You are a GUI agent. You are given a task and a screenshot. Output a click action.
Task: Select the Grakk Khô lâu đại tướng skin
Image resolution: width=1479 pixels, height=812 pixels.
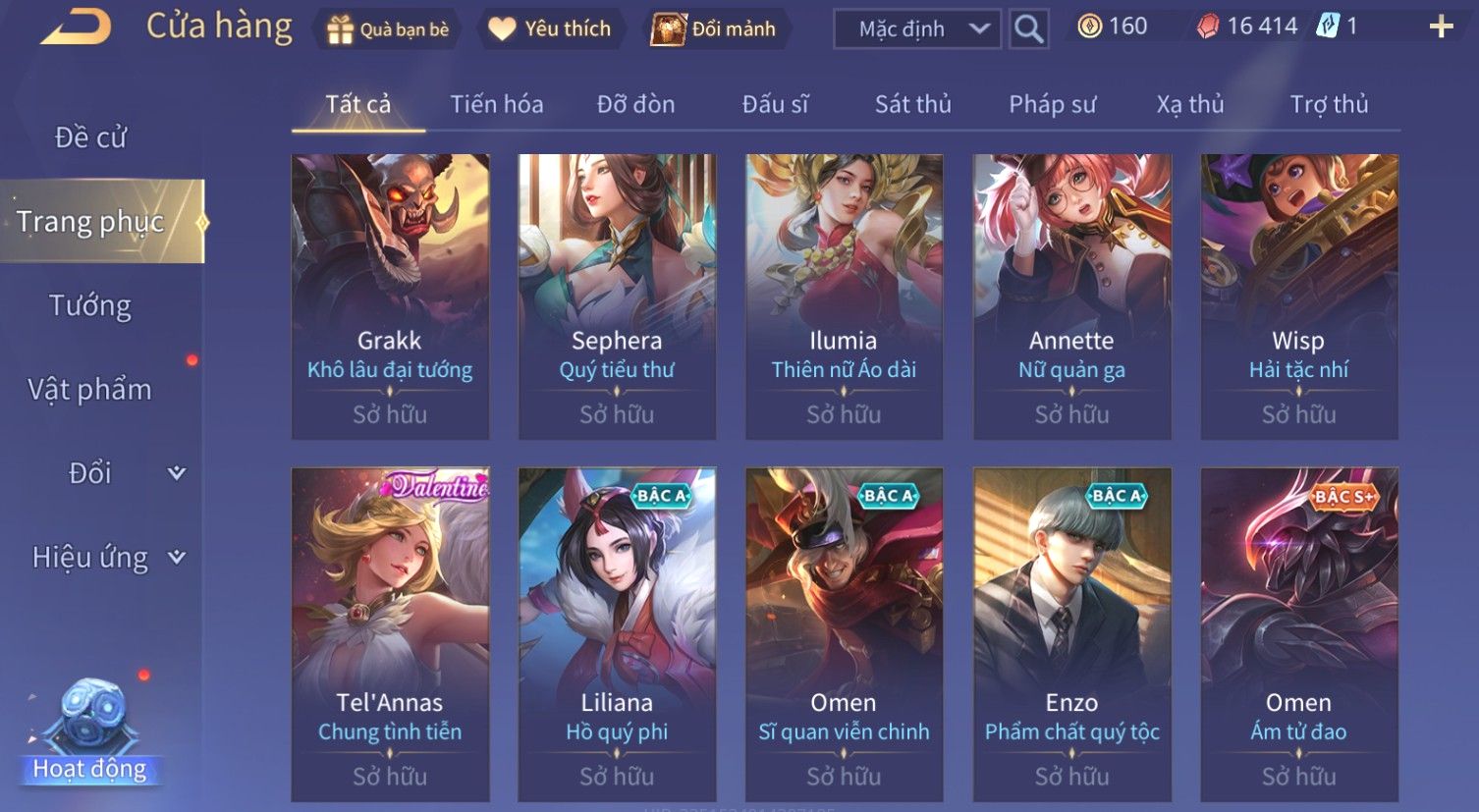coord(390,296)
